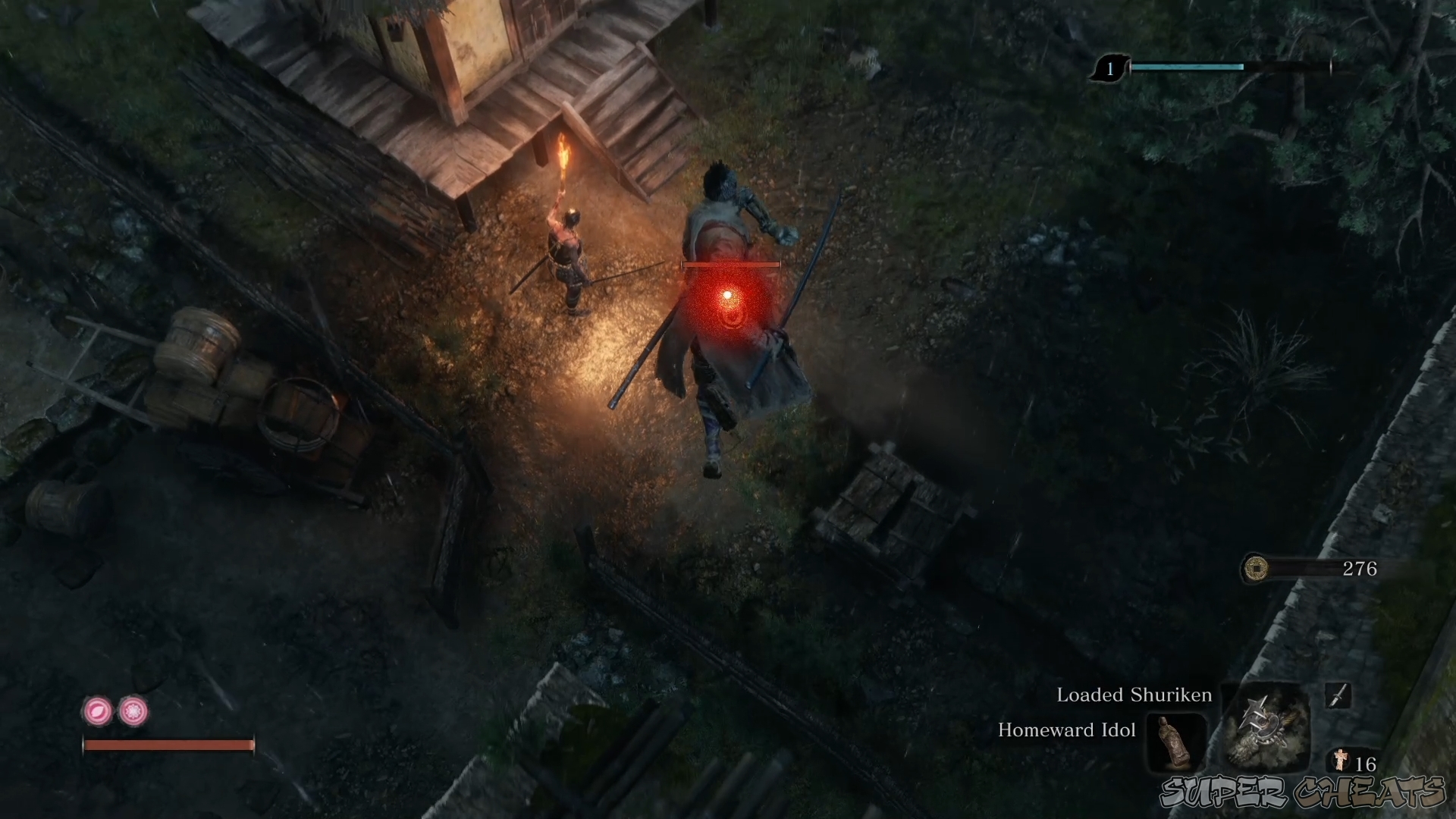Select the Homeward Idol text label
The width and height of the screenshot is (1456, 819).
(1065, 730)
